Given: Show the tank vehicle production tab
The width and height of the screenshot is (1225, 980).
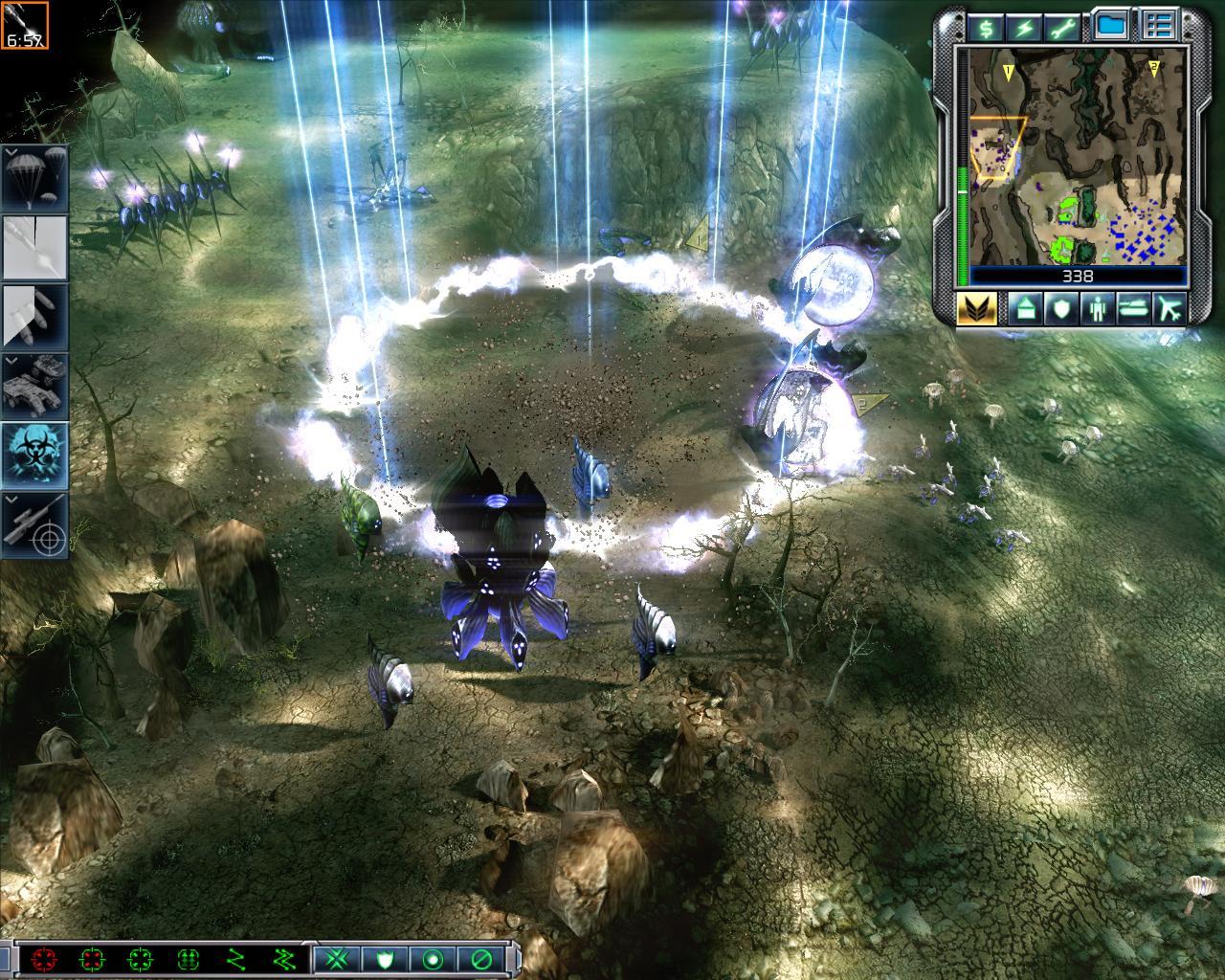Looking at the screenshot, I should (x=1131, y=308).
